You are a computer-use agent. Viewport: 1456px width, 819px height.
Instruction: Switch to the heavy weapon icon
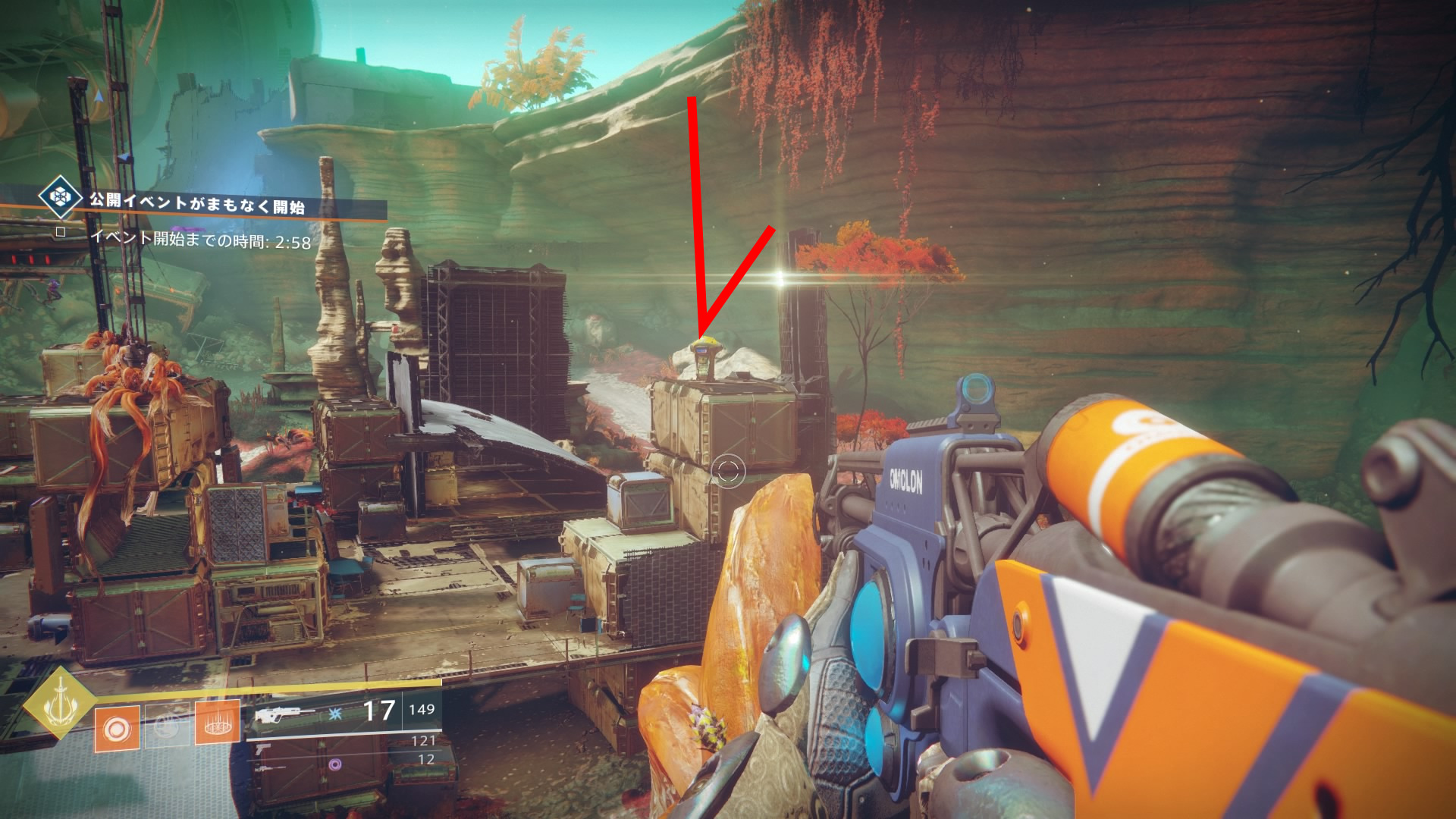click(x=269, y=767)
